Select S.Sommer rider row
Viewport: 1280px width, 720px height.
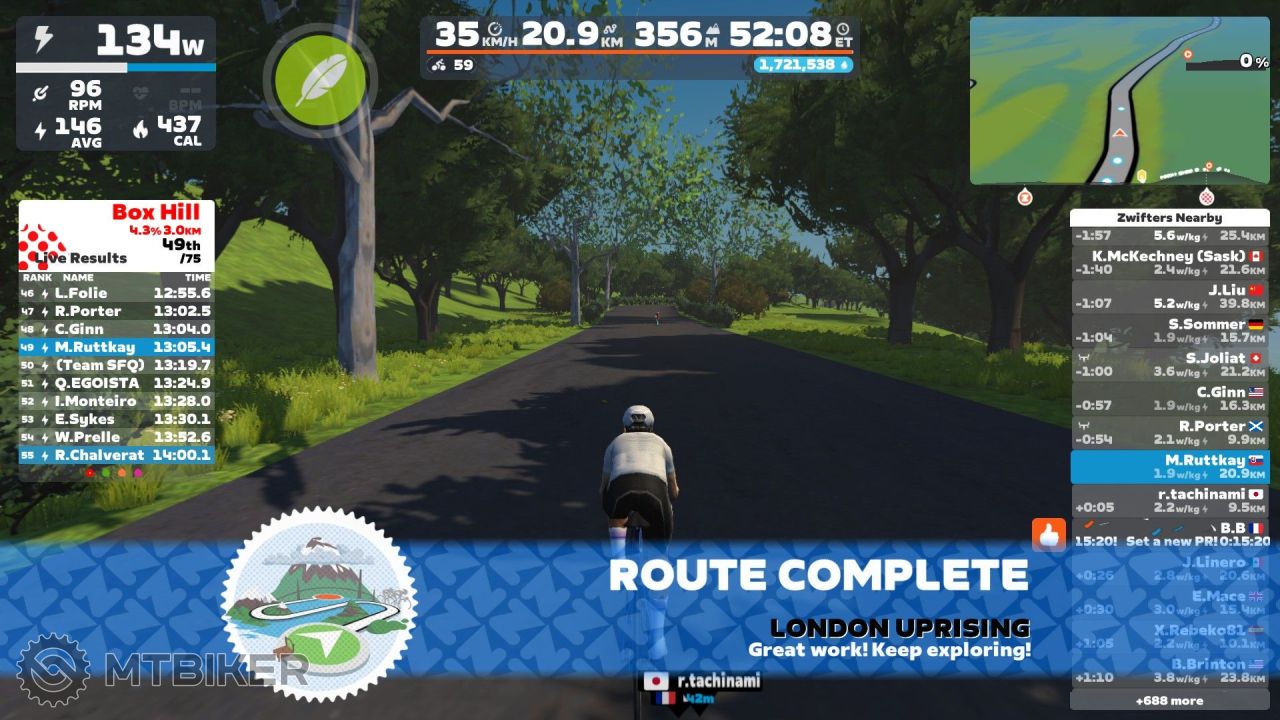(x=1168, y=331)
